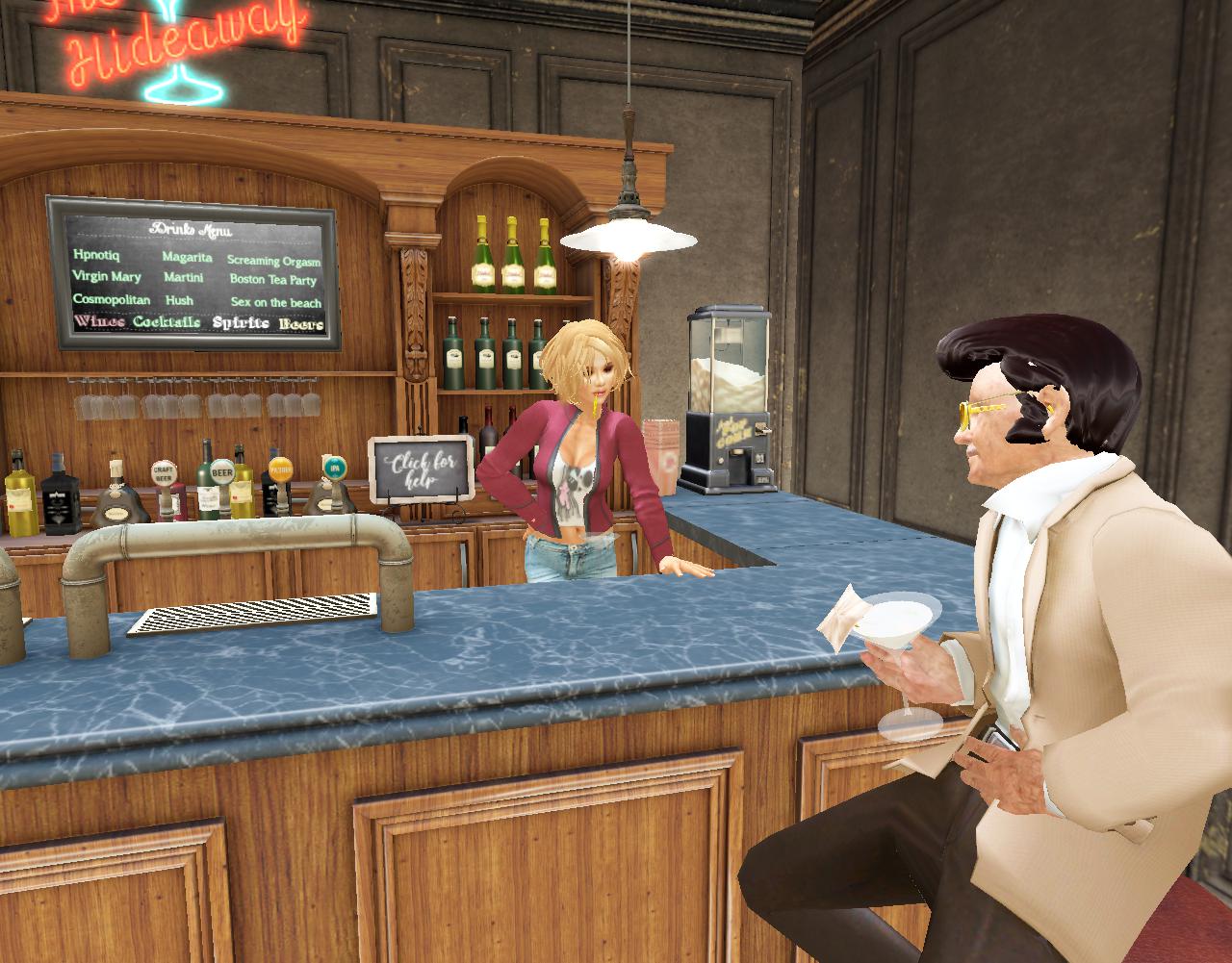1232x963 pixels.
Task: Open the Cocktails category
Action: coord(167,322)
